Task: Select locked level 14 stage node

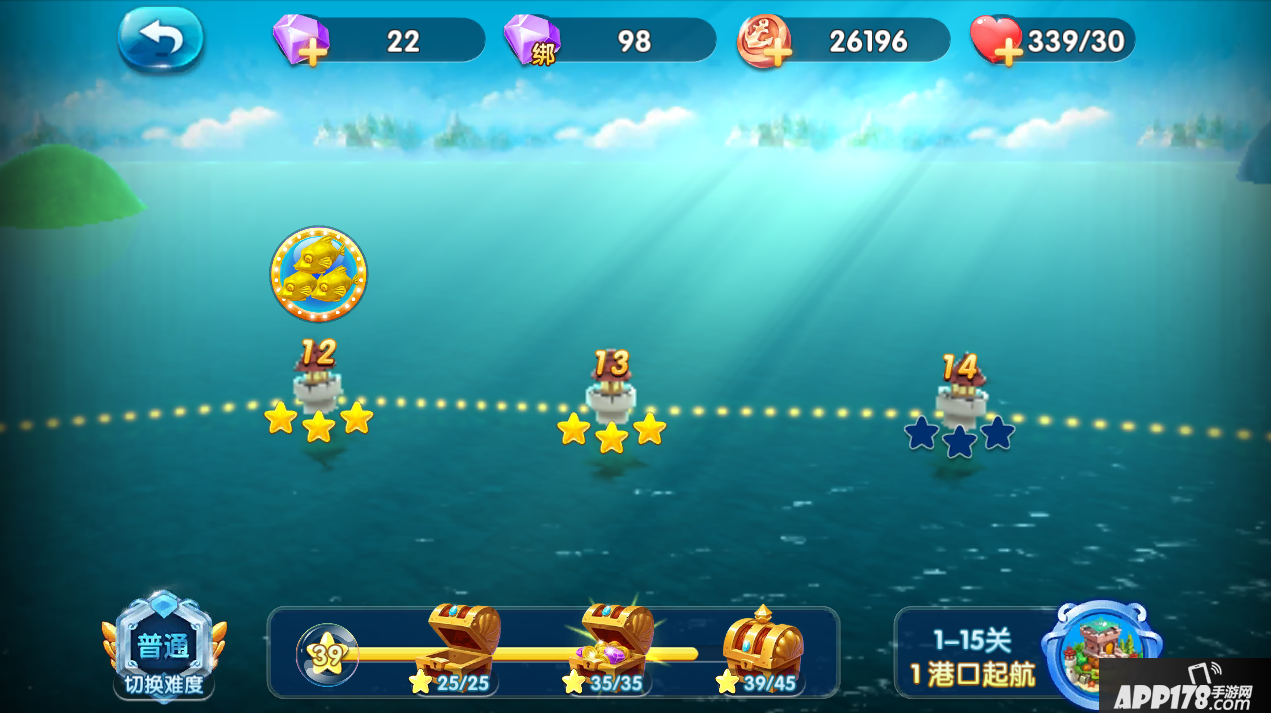Action: pyautogui.click(x=960, y=400)
